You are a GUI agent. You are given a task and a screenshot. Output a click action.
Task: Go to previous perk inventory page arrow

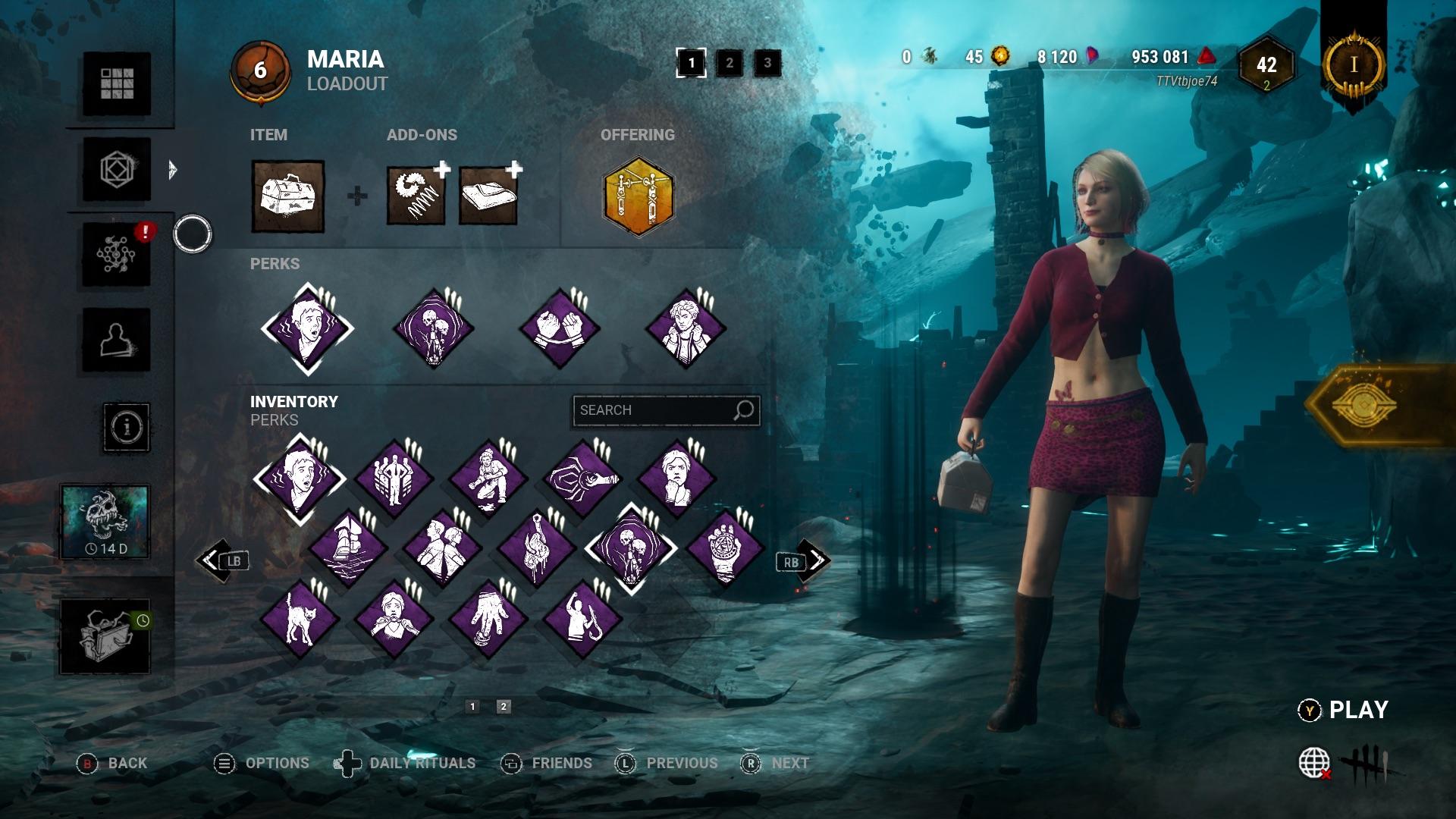click(213, 561)
